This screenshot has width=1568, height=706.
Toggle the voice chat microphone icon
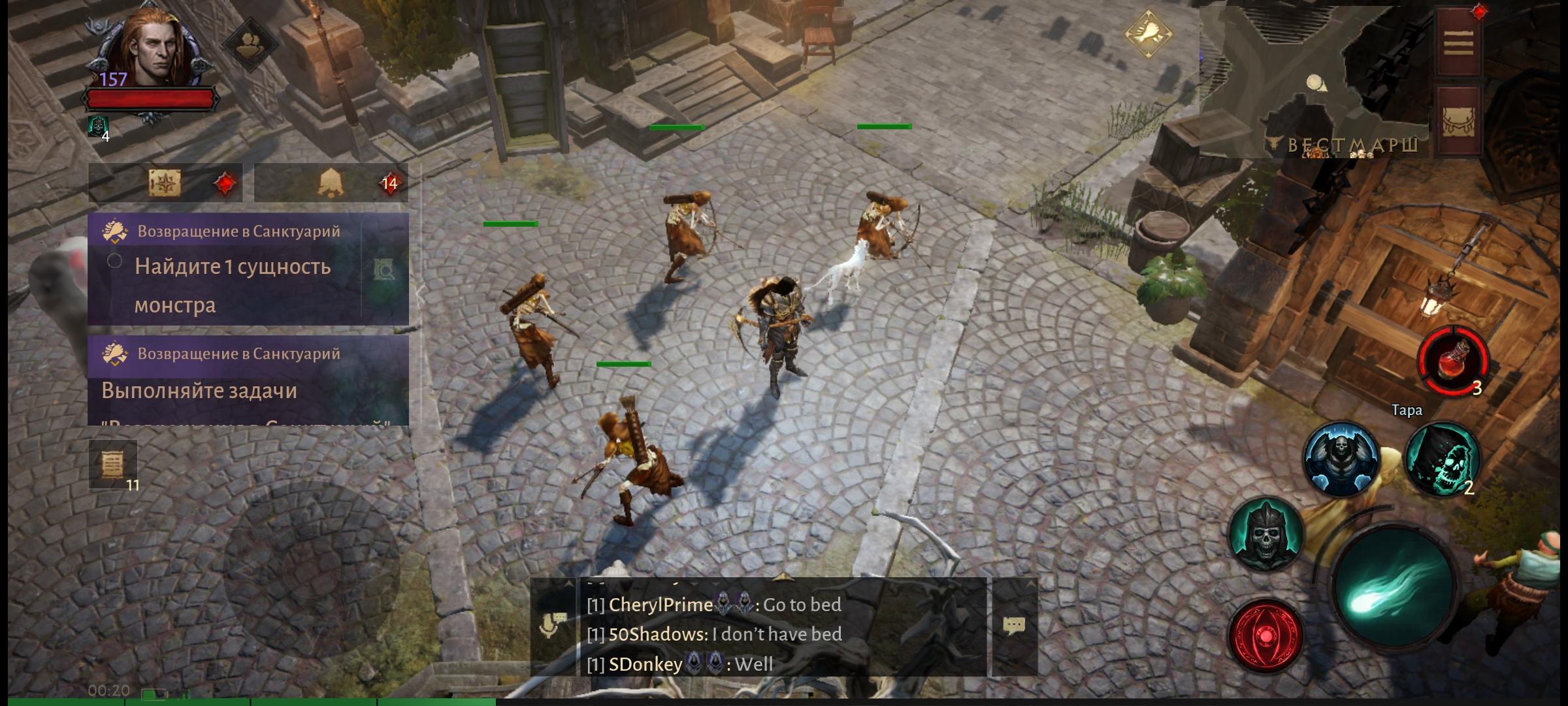[x=553, y=625]
